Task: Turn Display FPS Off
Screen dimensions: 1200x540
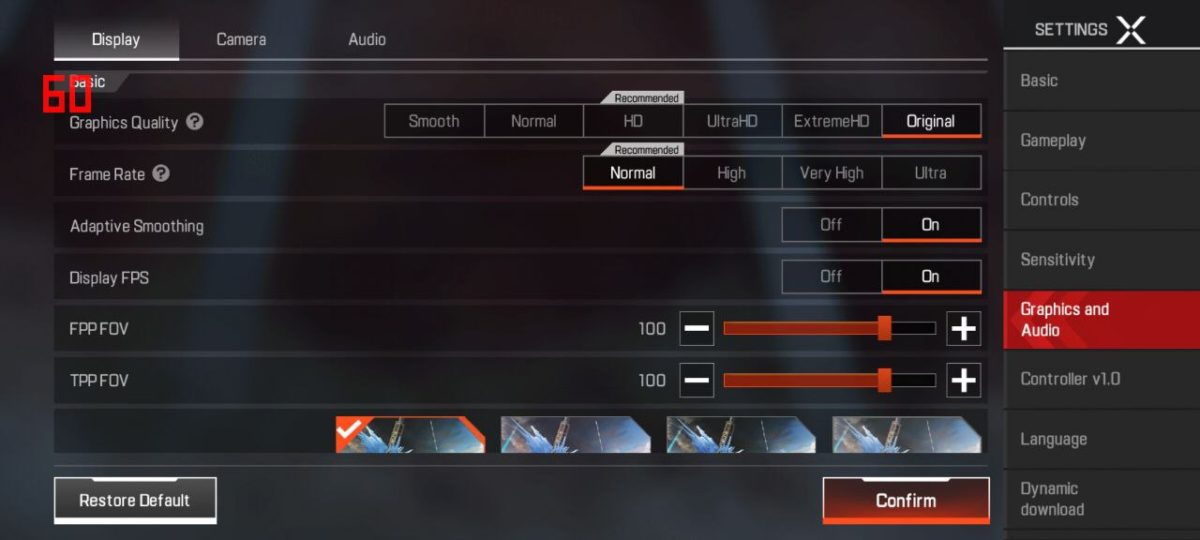Action: pyautogui.click(x=831, y=277)
